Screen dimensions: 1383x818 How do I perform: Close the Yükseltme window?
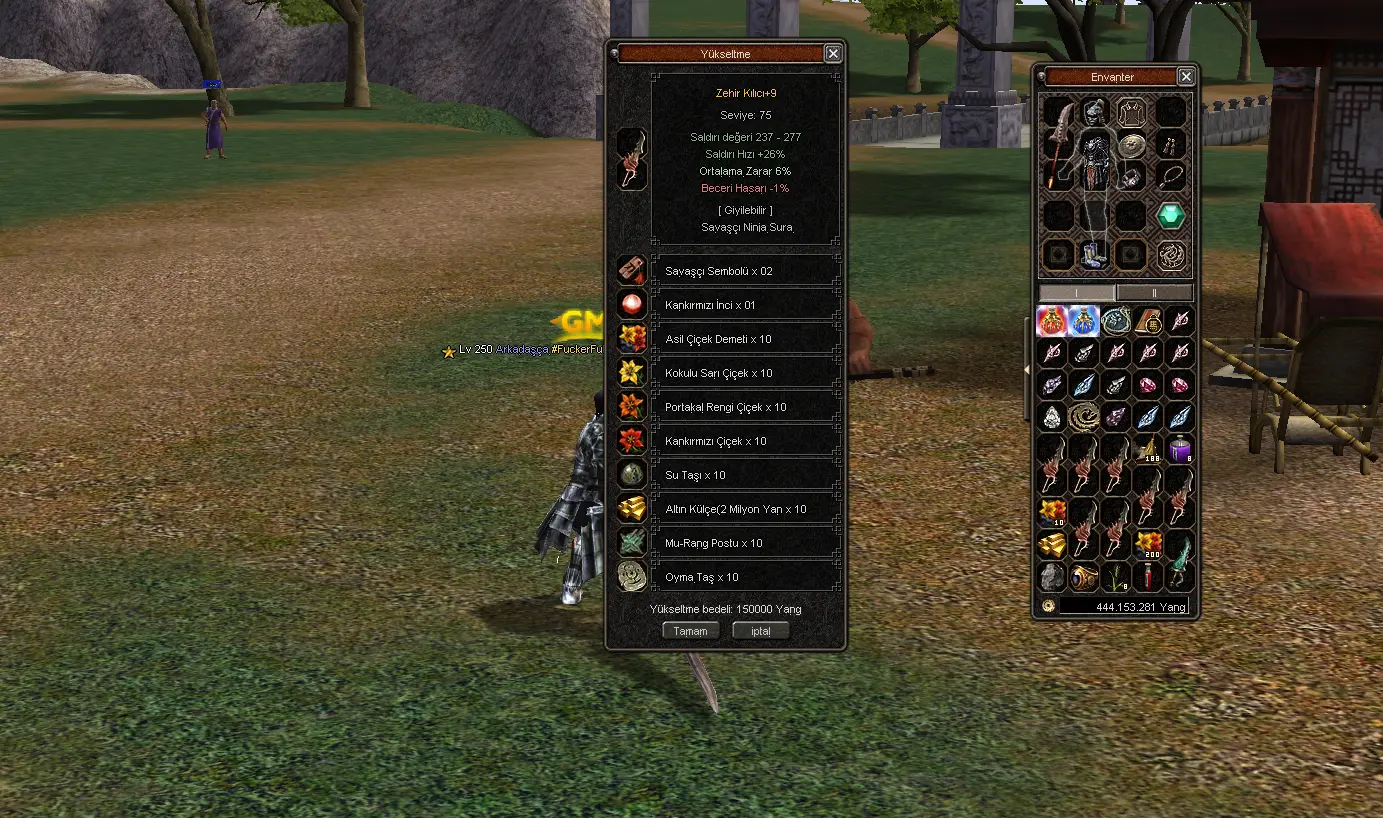pyautogui.click(x=832, y=54)
